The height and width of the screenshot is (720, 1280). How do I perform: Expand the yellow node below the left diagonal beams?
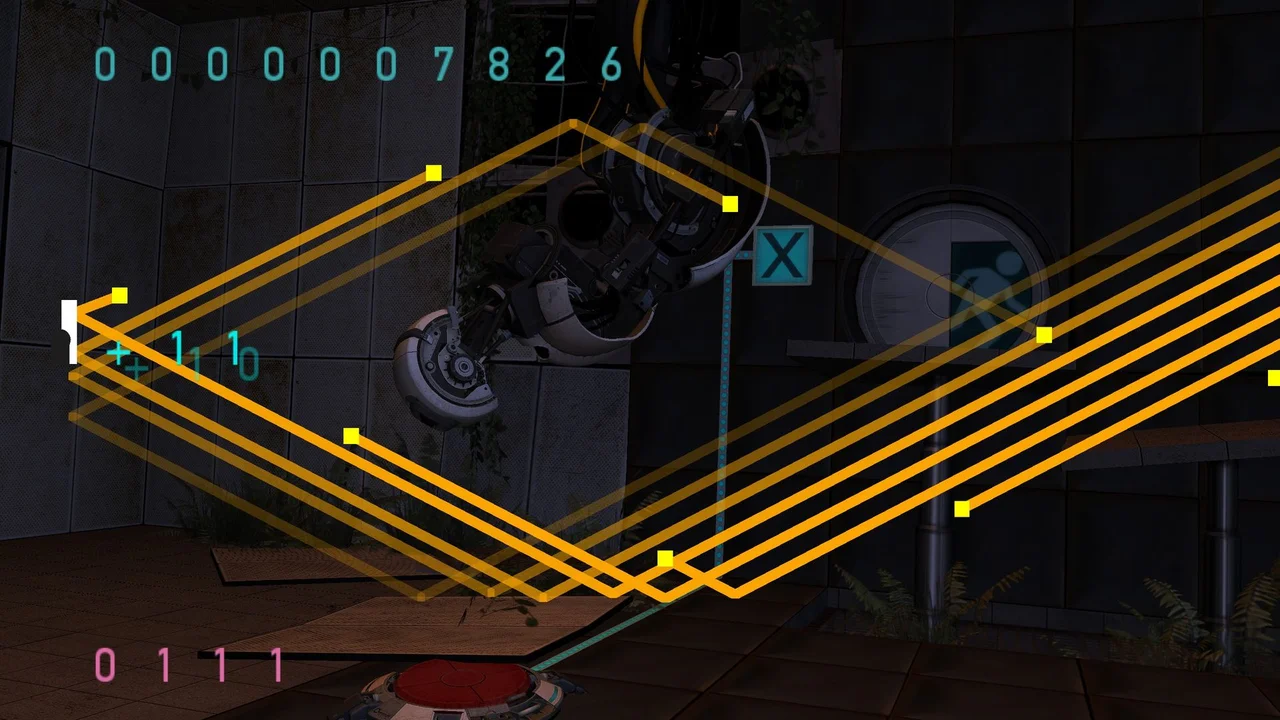pos(351,435)
